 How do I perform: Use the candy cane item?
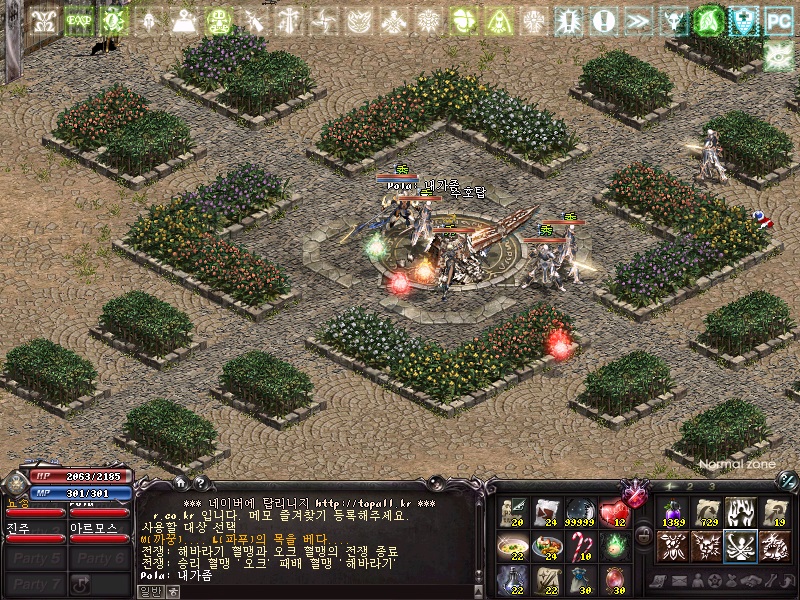coord(580,545)
